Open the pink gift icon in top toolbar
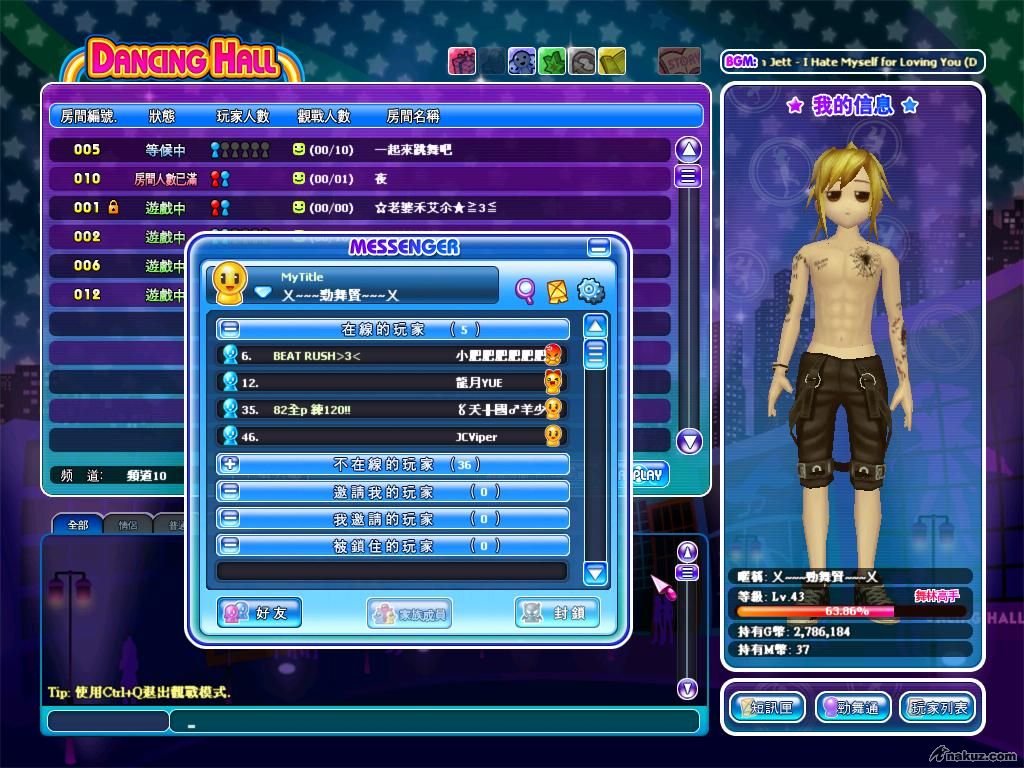 tap(461, 61)
